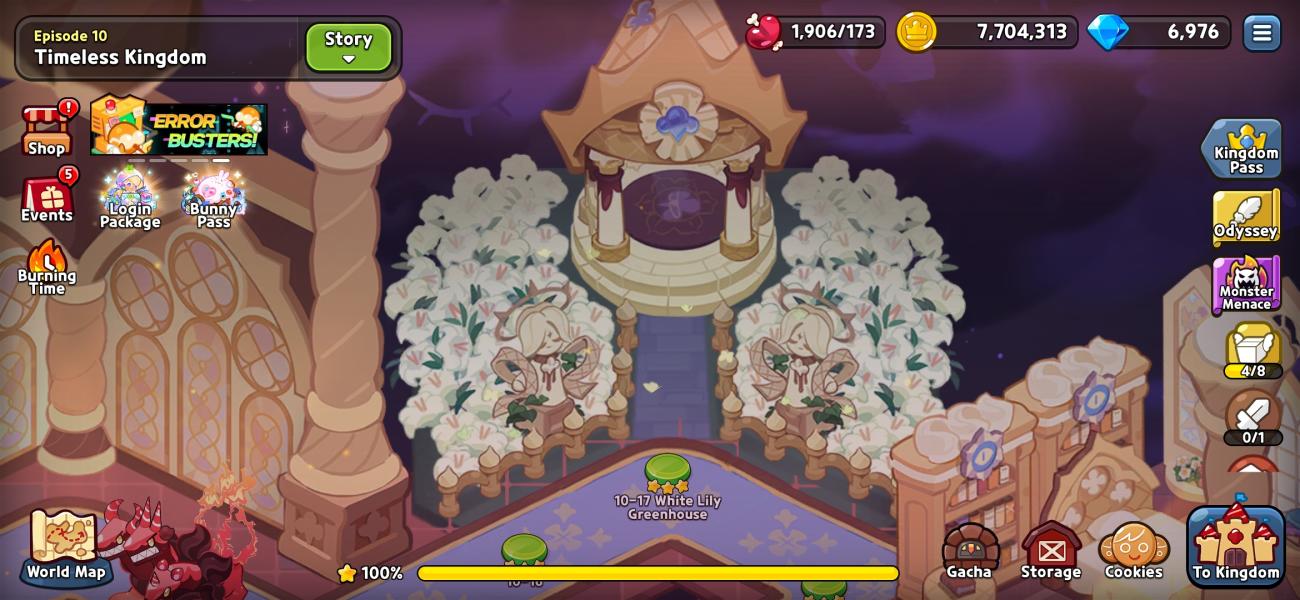Tap the Error Busters banner
The image size is (1300, 600).
[x=180, y=128]
